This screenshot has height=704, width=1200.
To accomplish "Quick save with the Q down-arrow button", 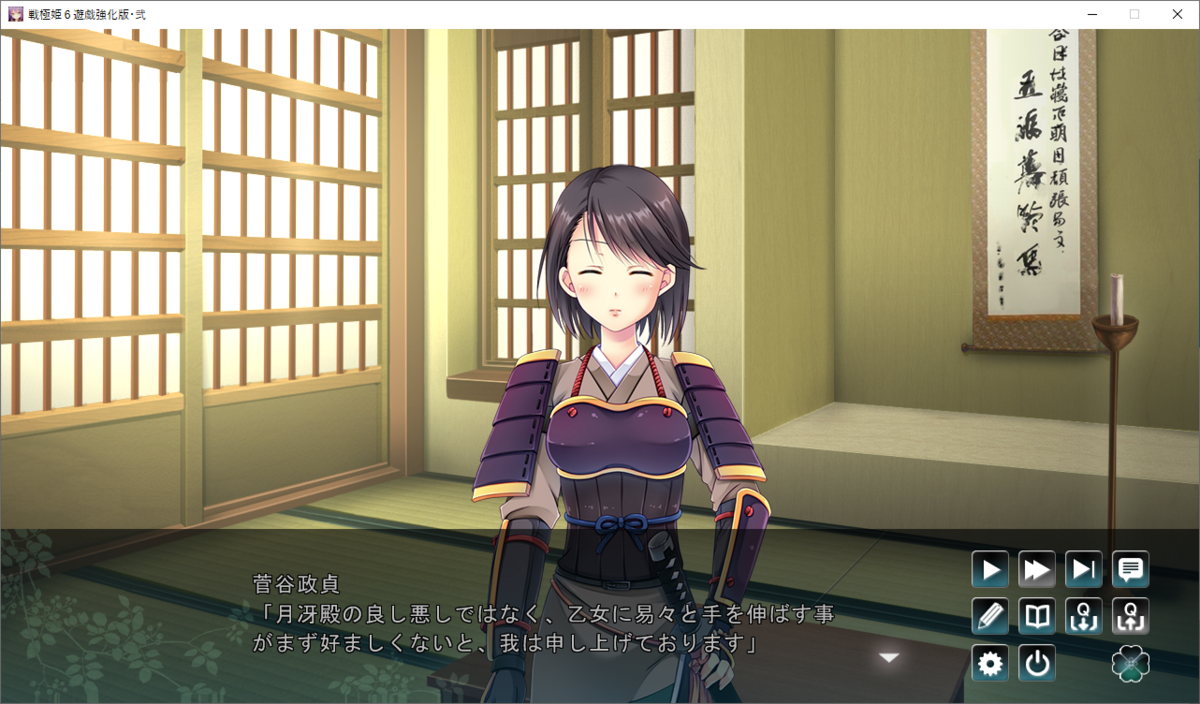I will click(x=1084, y=616).
